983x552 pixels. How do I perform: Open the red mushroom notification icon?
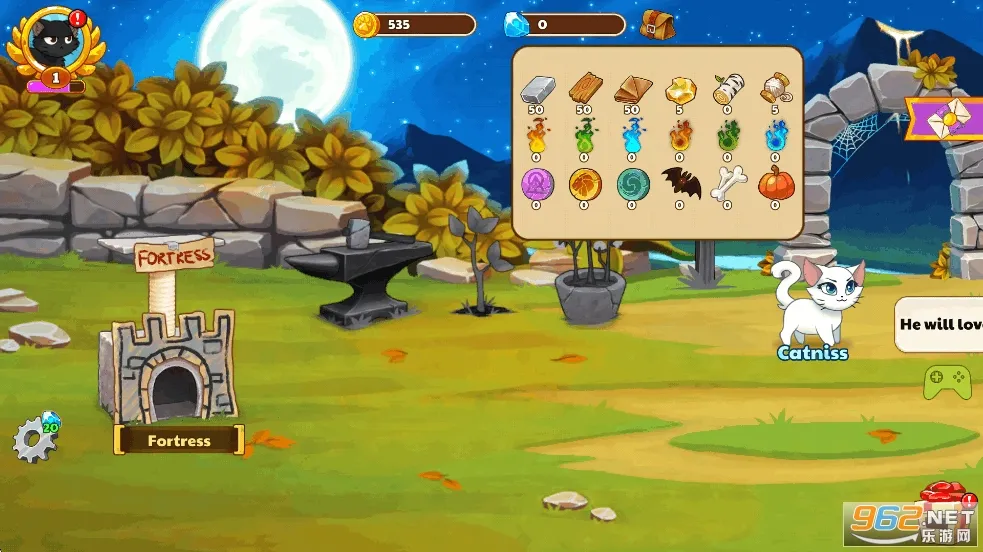(x=943, y=495)
